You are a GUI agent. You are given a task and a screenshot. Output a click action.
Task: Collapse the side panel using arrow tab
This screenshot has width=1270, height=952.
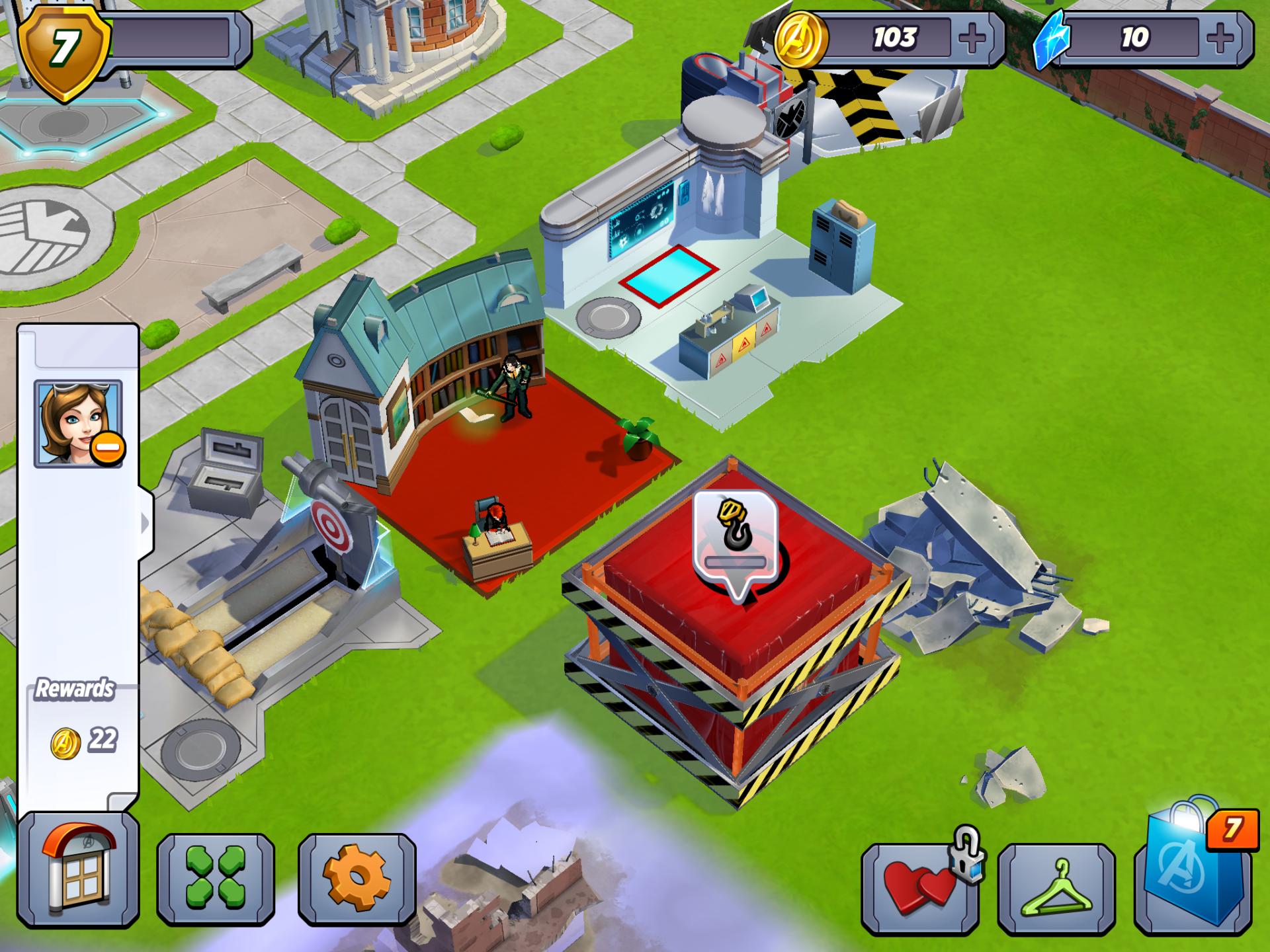(146, 524)
